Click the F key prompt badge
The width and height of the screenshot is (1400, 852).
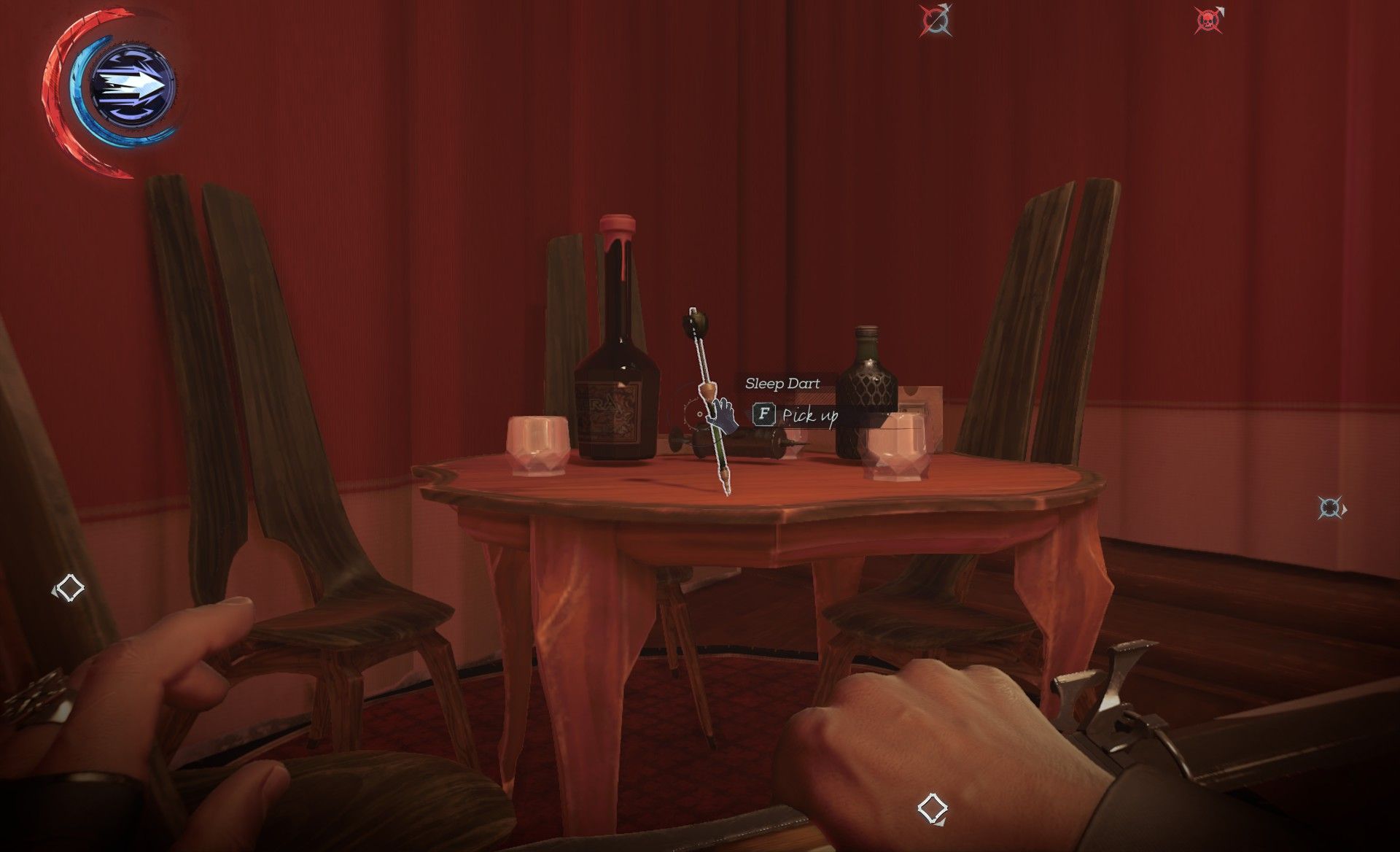[x=763, y=414]
